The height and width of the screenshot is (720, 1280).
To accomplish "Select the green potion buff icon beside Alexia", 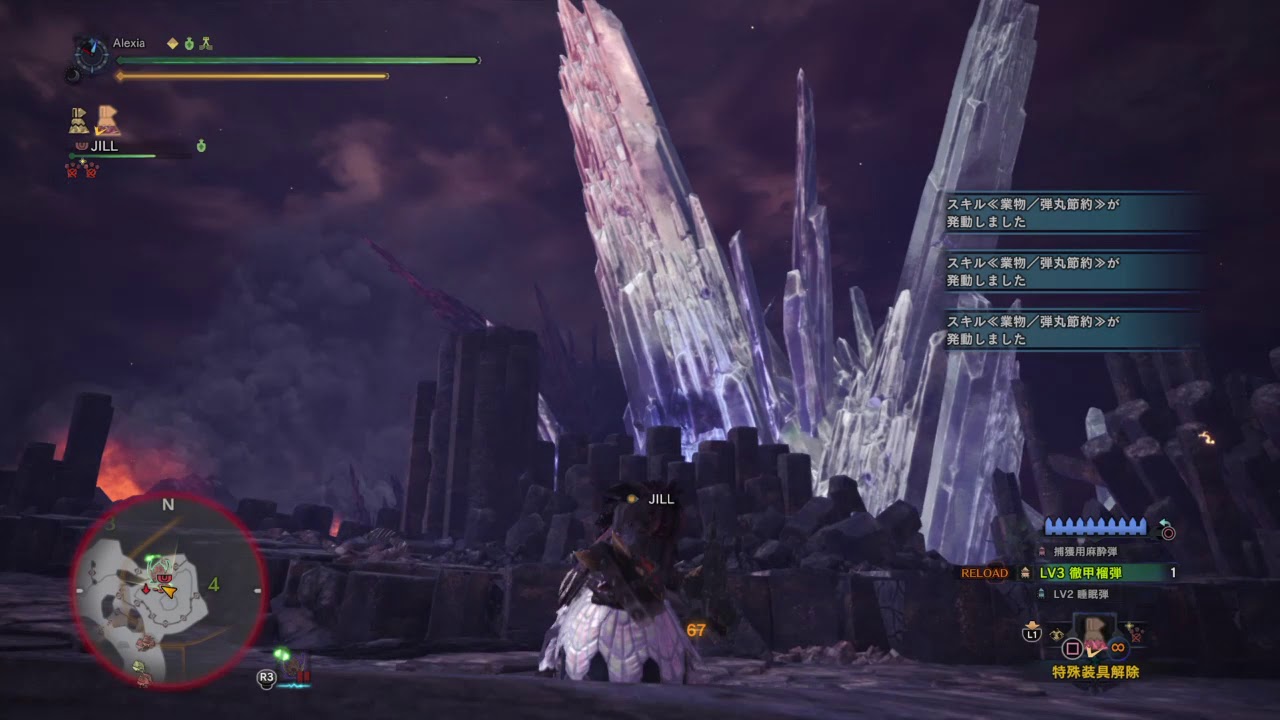I will pyautogui.click(x=189, y=44).
